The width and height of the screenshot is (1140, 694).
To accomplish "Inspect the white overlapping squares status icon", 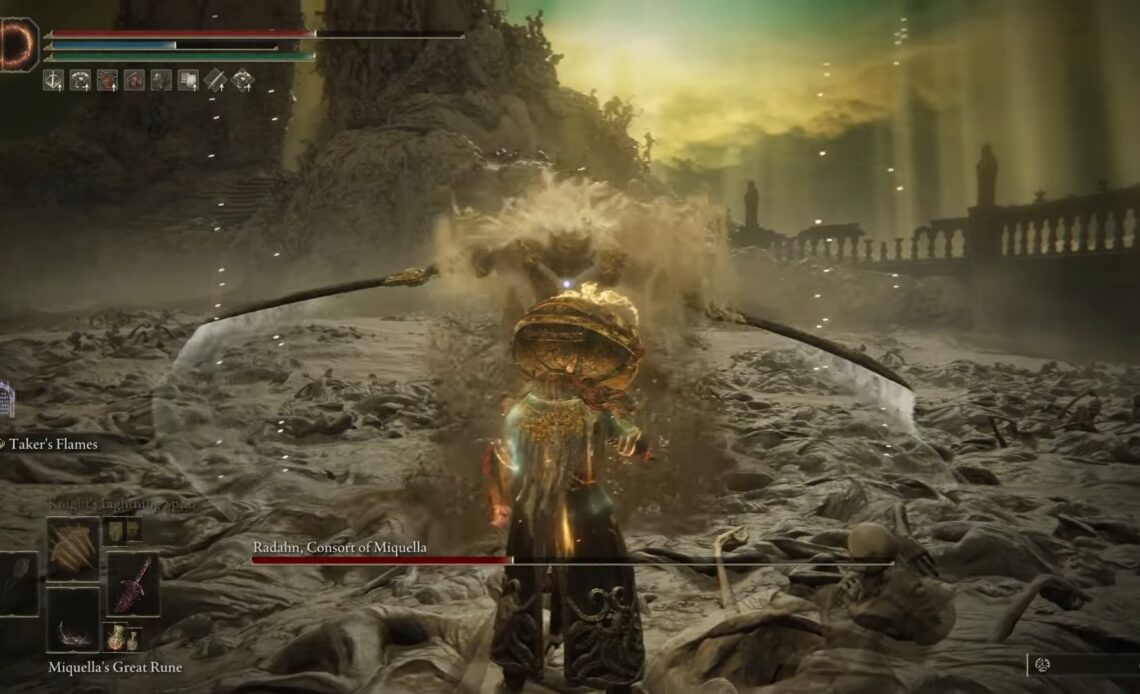I will (x=188, y=80).
